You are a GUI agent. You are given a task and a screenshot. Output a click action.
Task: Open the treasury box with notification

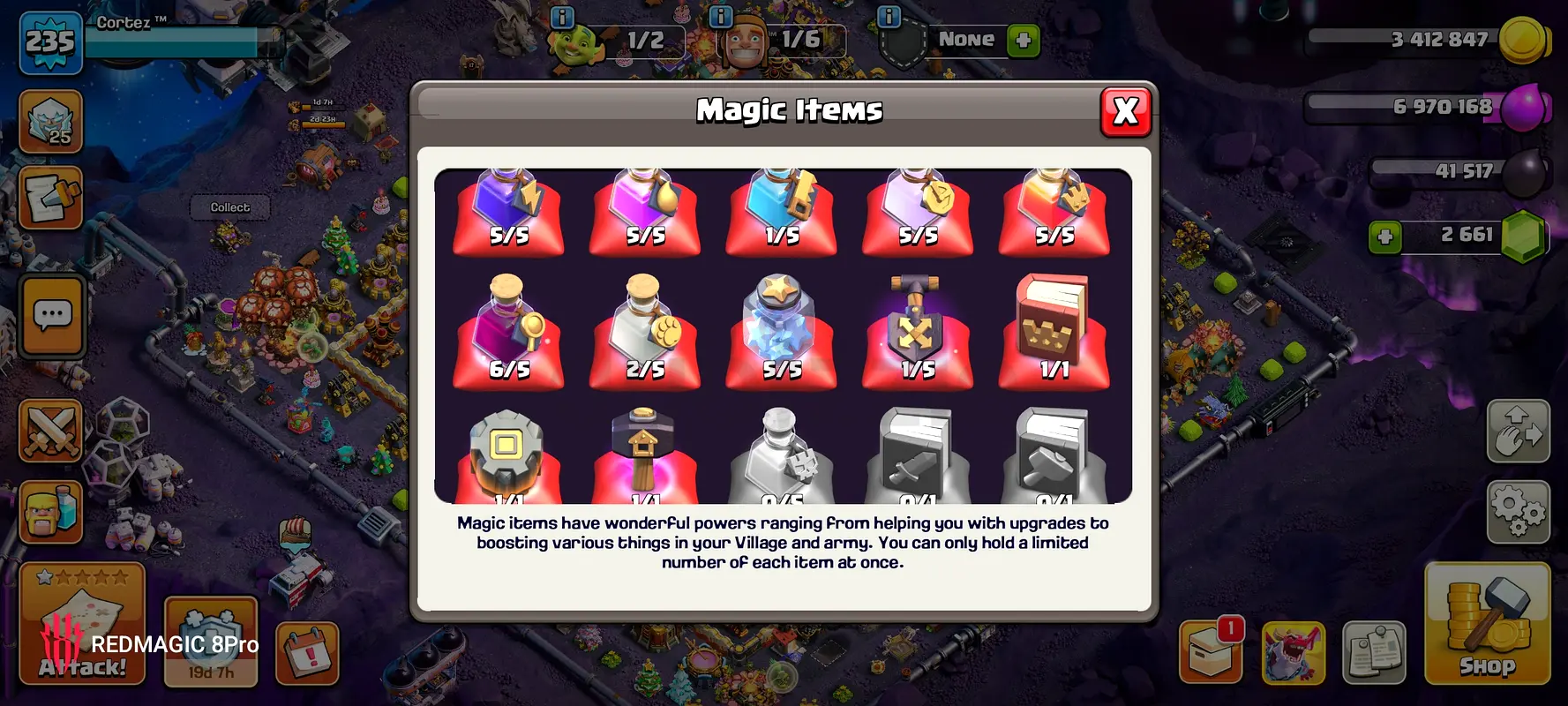pos(1212,653)
